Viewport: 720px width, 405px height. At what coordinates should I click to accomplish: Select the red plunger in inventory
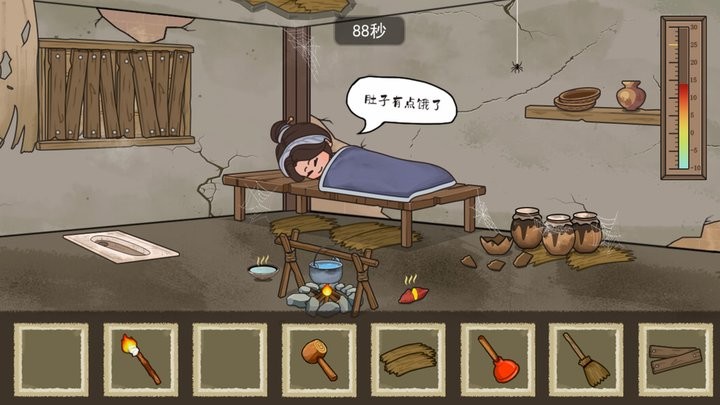[497, 359]
